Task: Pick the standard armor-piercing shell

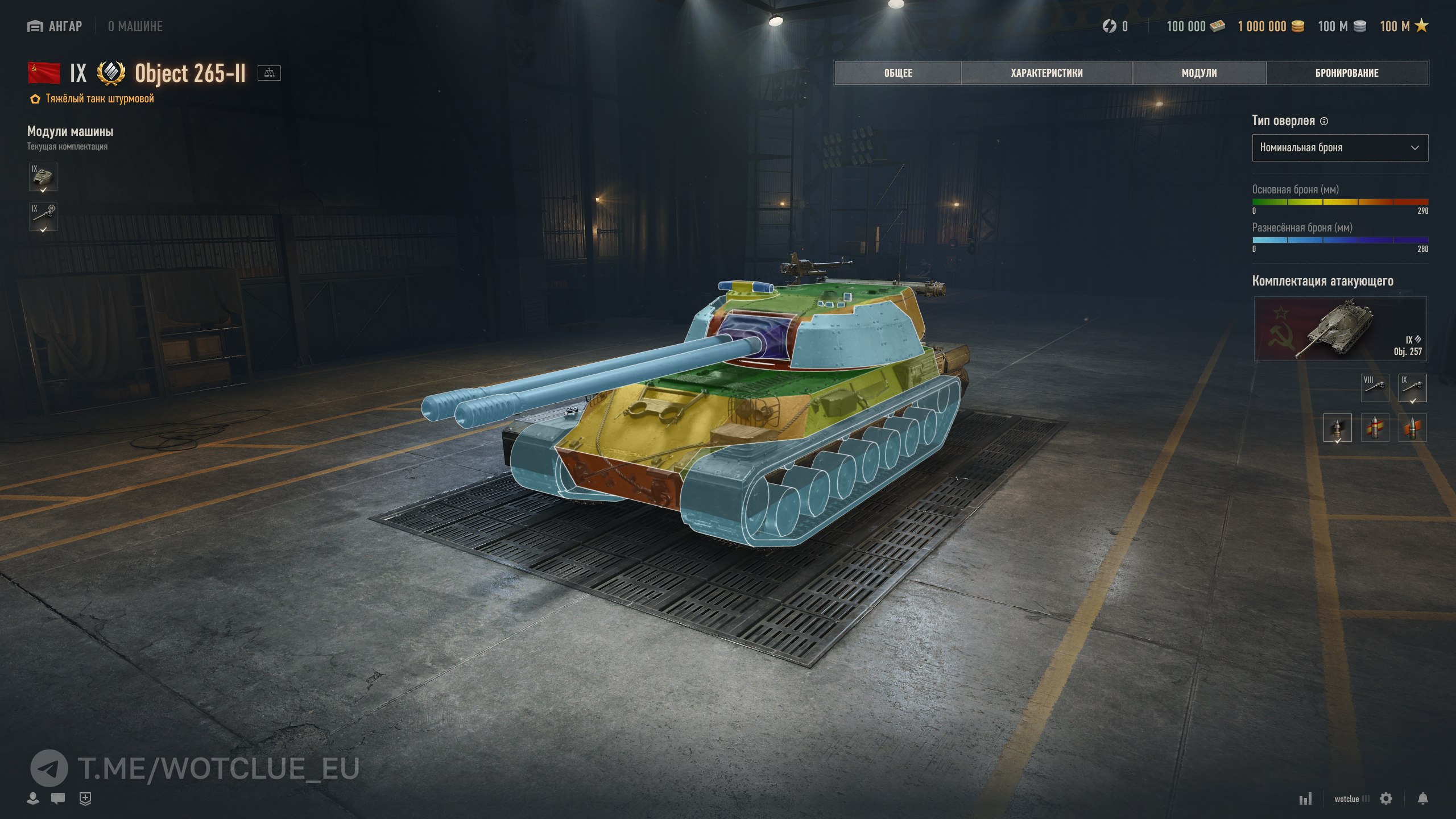Action: [x=1337, y=428]
